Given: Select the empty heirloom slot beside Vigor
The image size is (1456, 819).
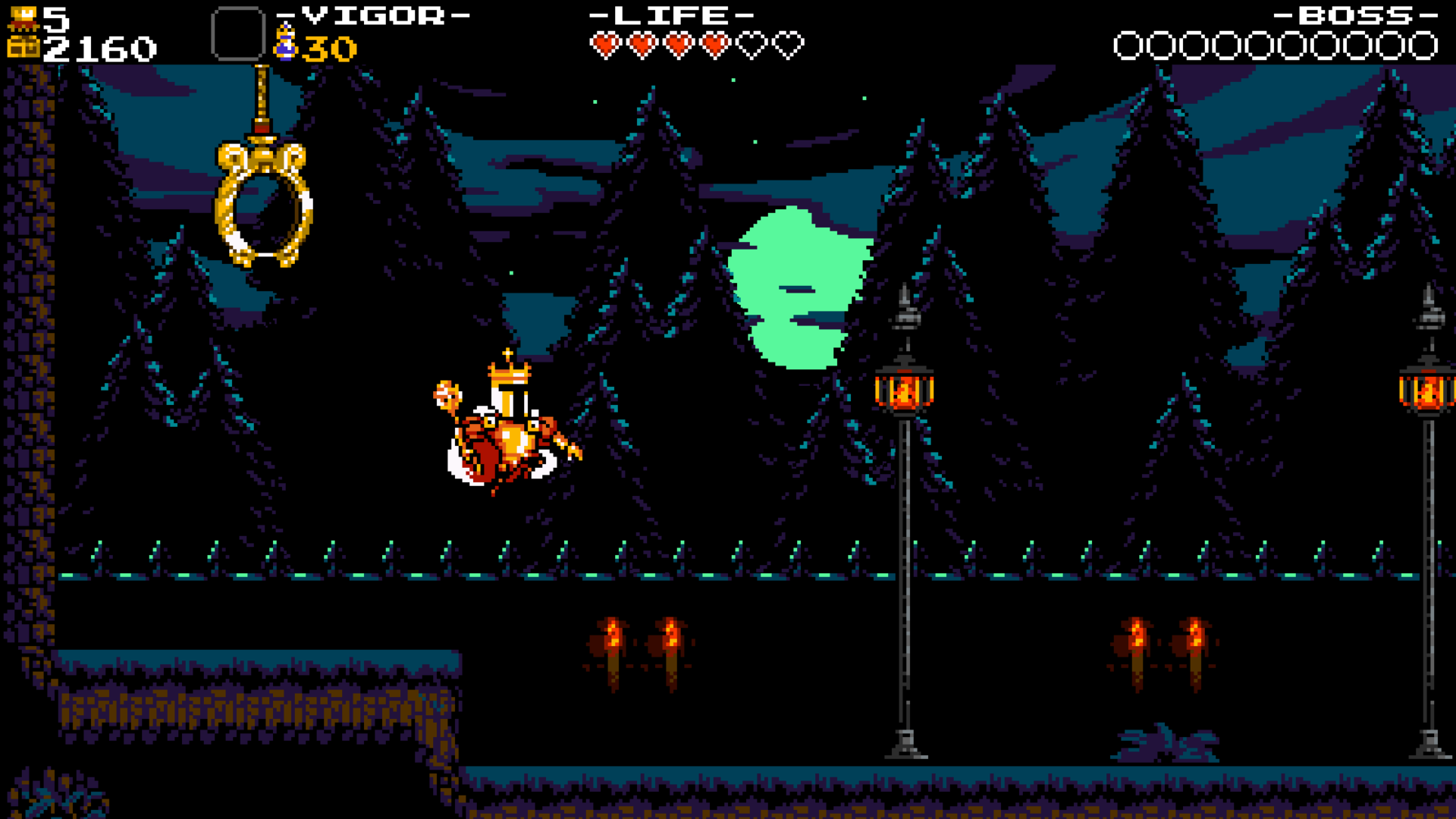Looking at the screenshot, I should 237,34.
